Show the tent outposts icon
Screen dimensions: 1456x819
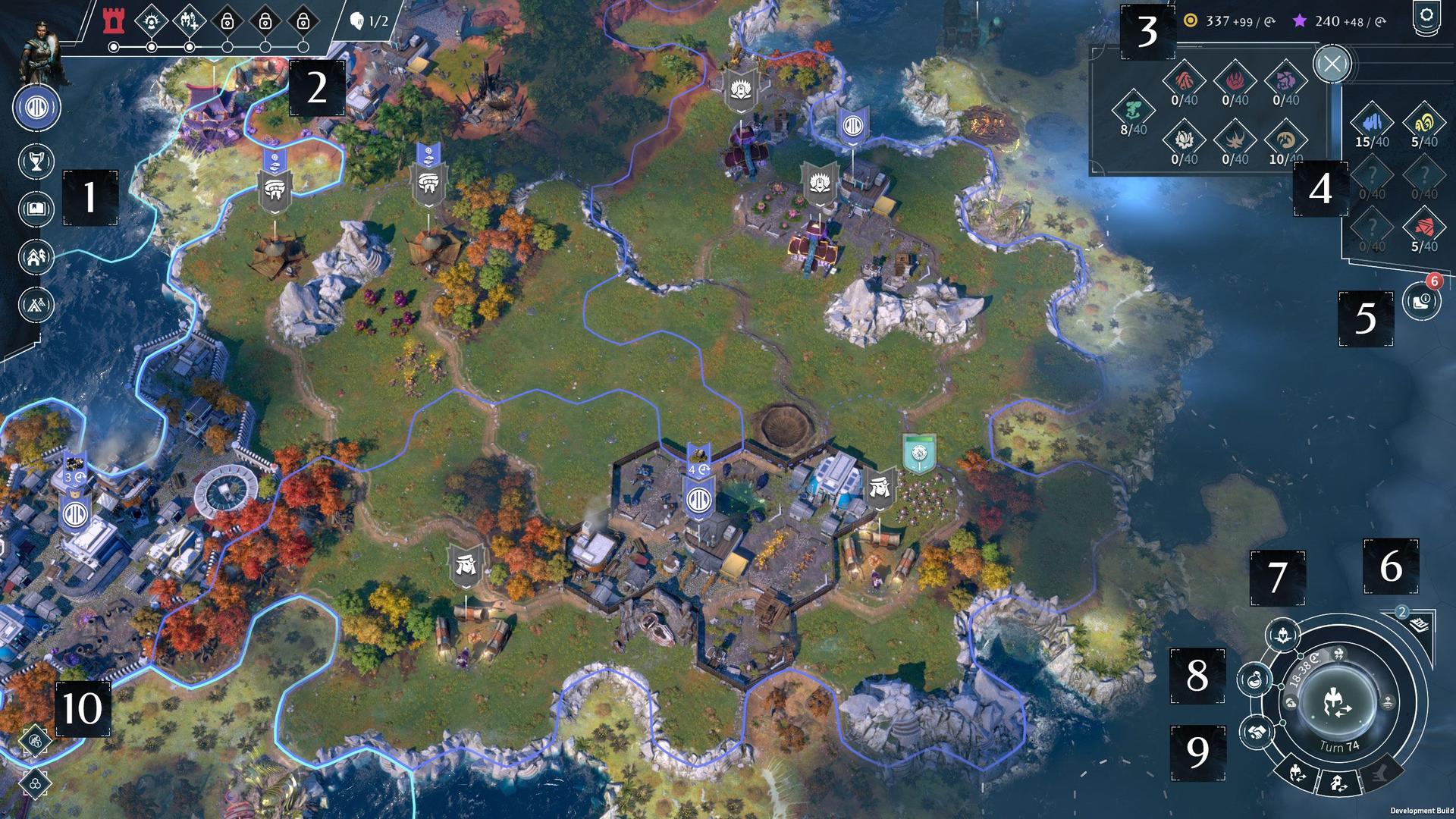pyautogui.click(x=36, y=305)
